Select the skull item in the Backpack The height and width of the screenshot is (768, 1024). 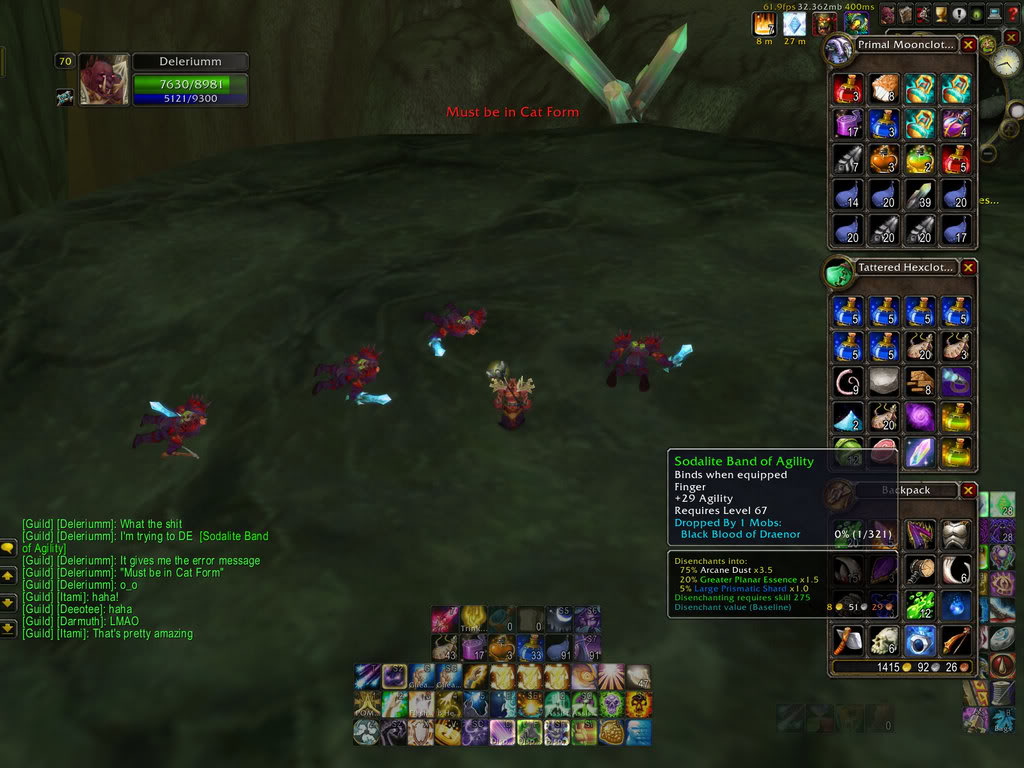click(885, 641)
